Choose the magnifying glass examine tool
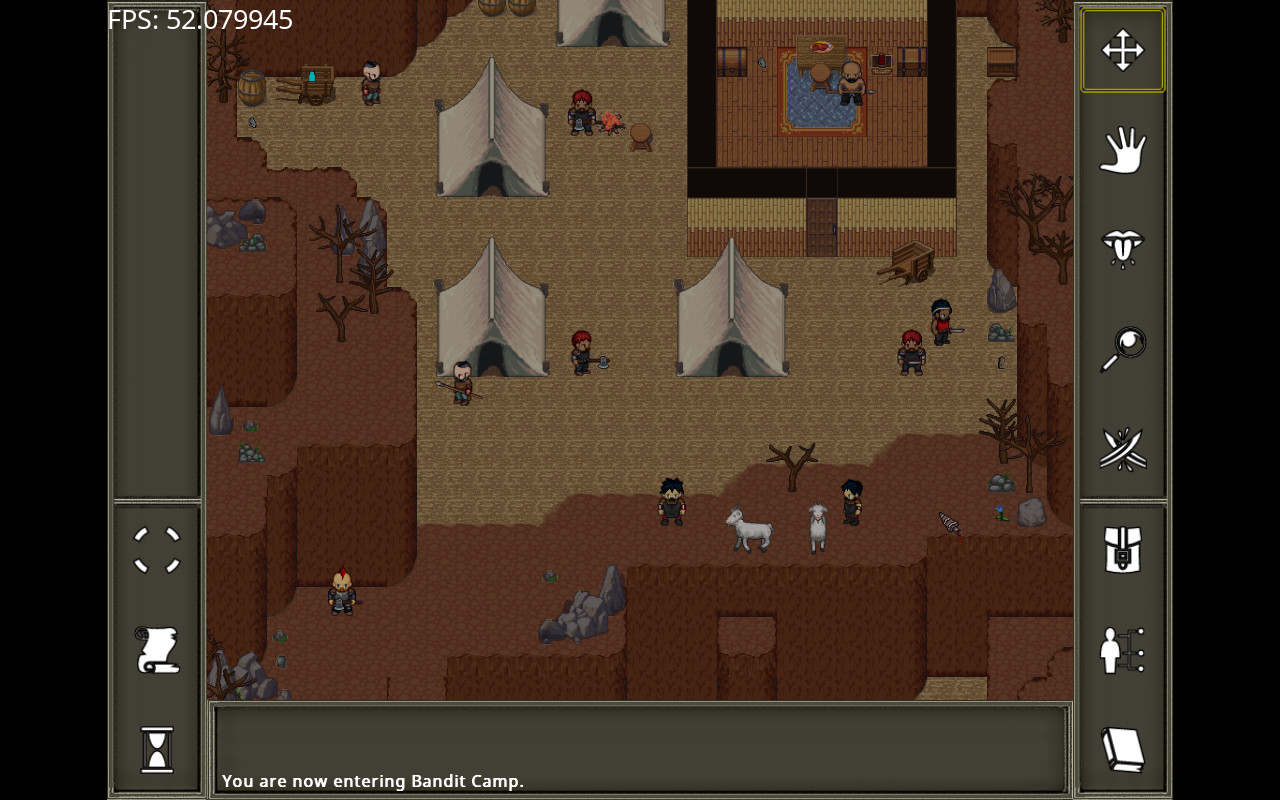The height and width of the screenshot is (800, 1280). 1122,348
